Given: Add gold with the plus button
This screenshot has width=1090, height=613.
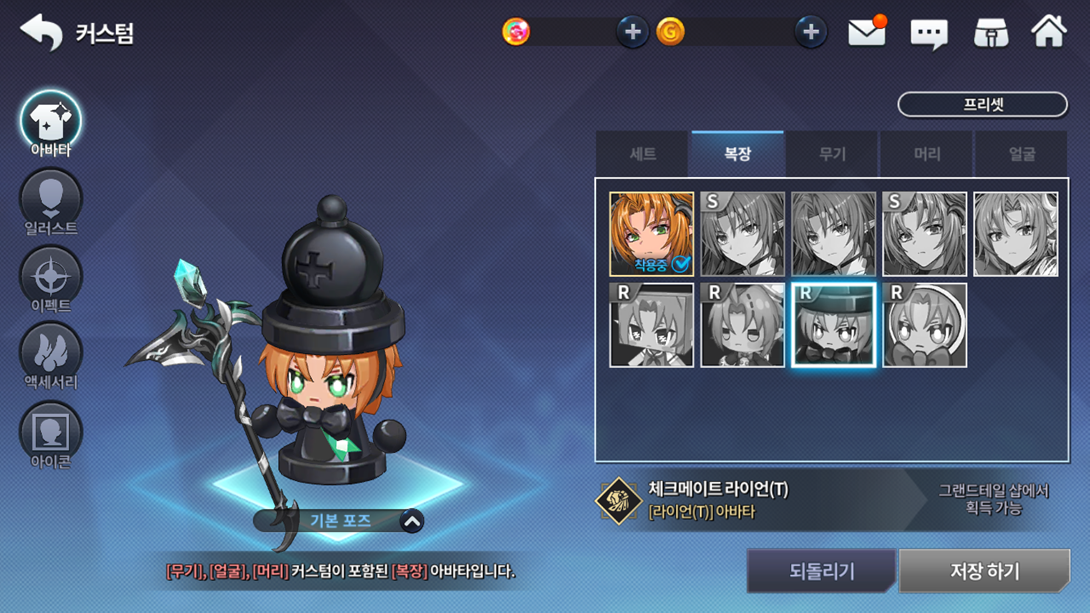Looking at the screenshot, I should 810,33.
